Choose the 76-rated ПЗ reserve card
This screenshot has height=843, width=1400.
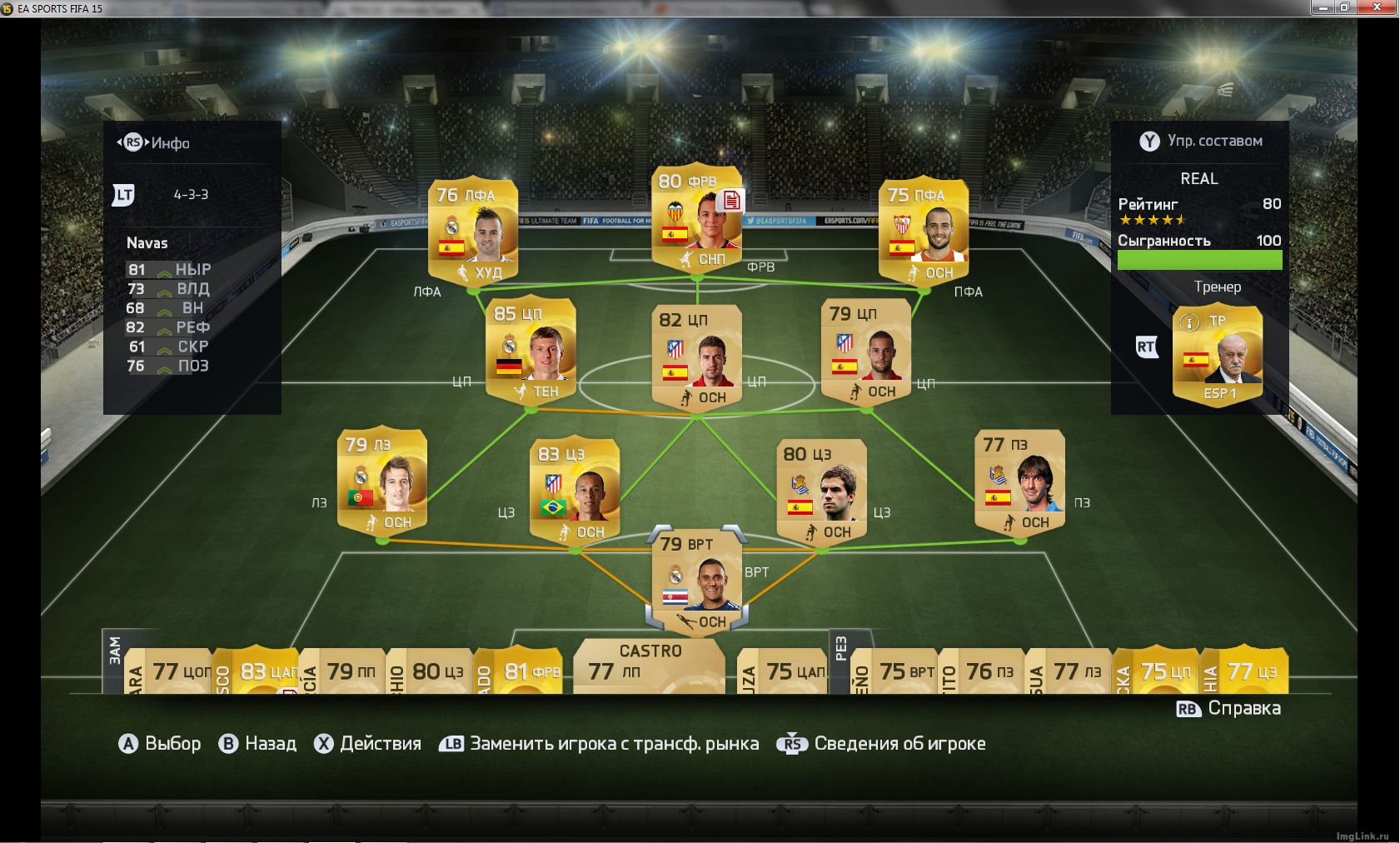[x=985, y=671]
